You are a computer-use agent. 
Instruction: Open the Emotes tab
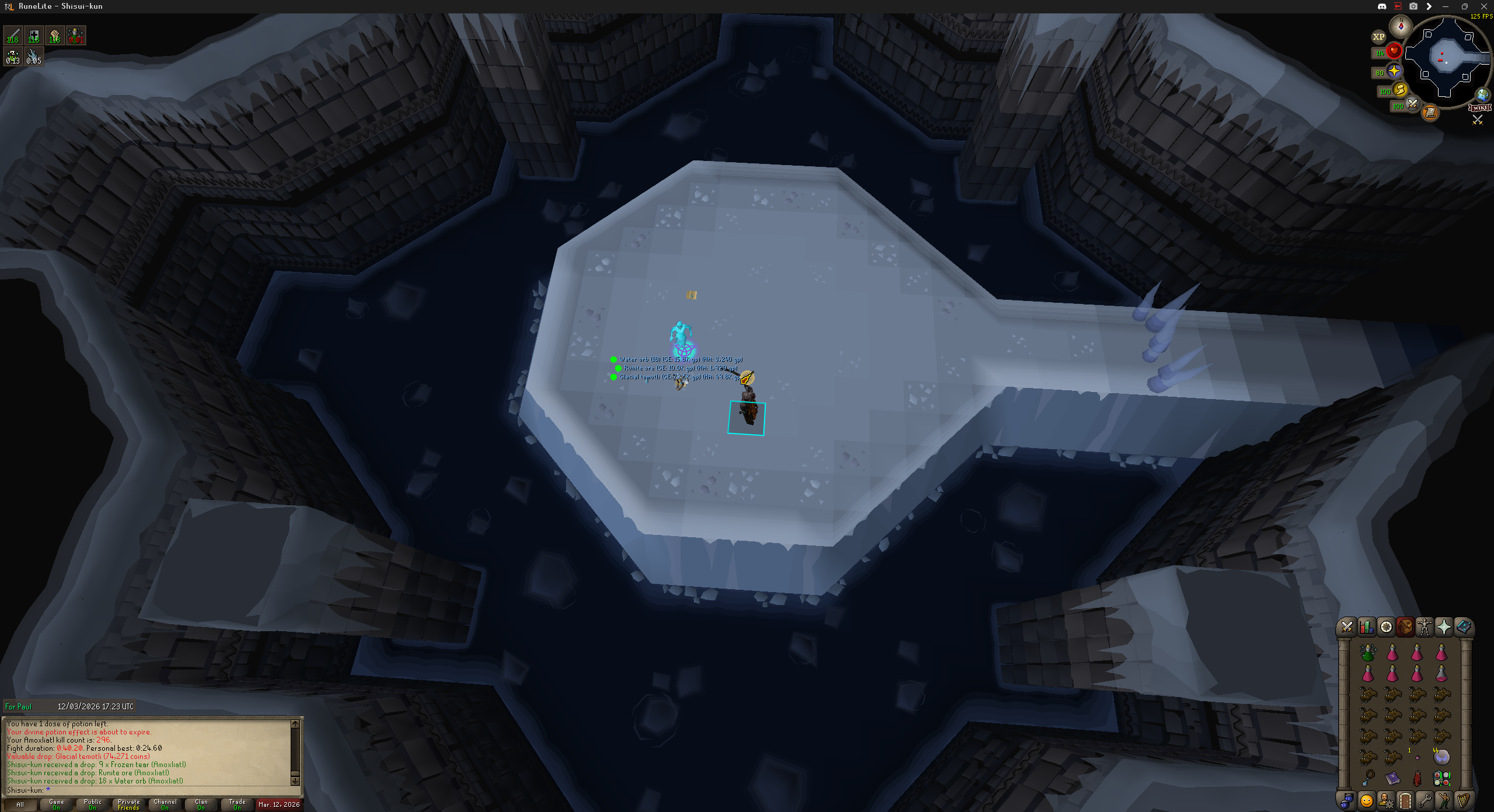coord(1366,800)
